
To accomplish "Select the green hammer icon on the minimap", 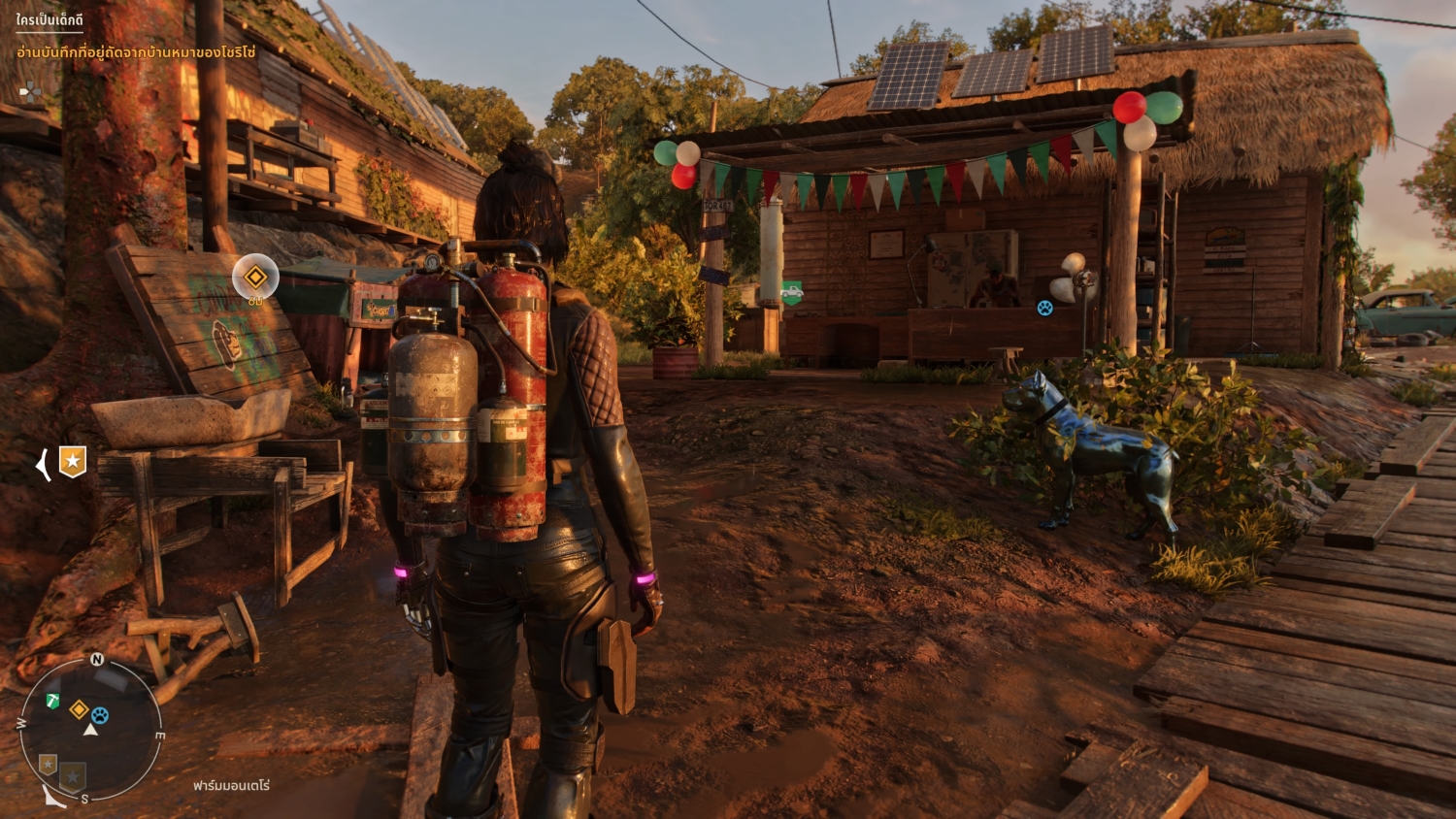I will pos(52,700).
